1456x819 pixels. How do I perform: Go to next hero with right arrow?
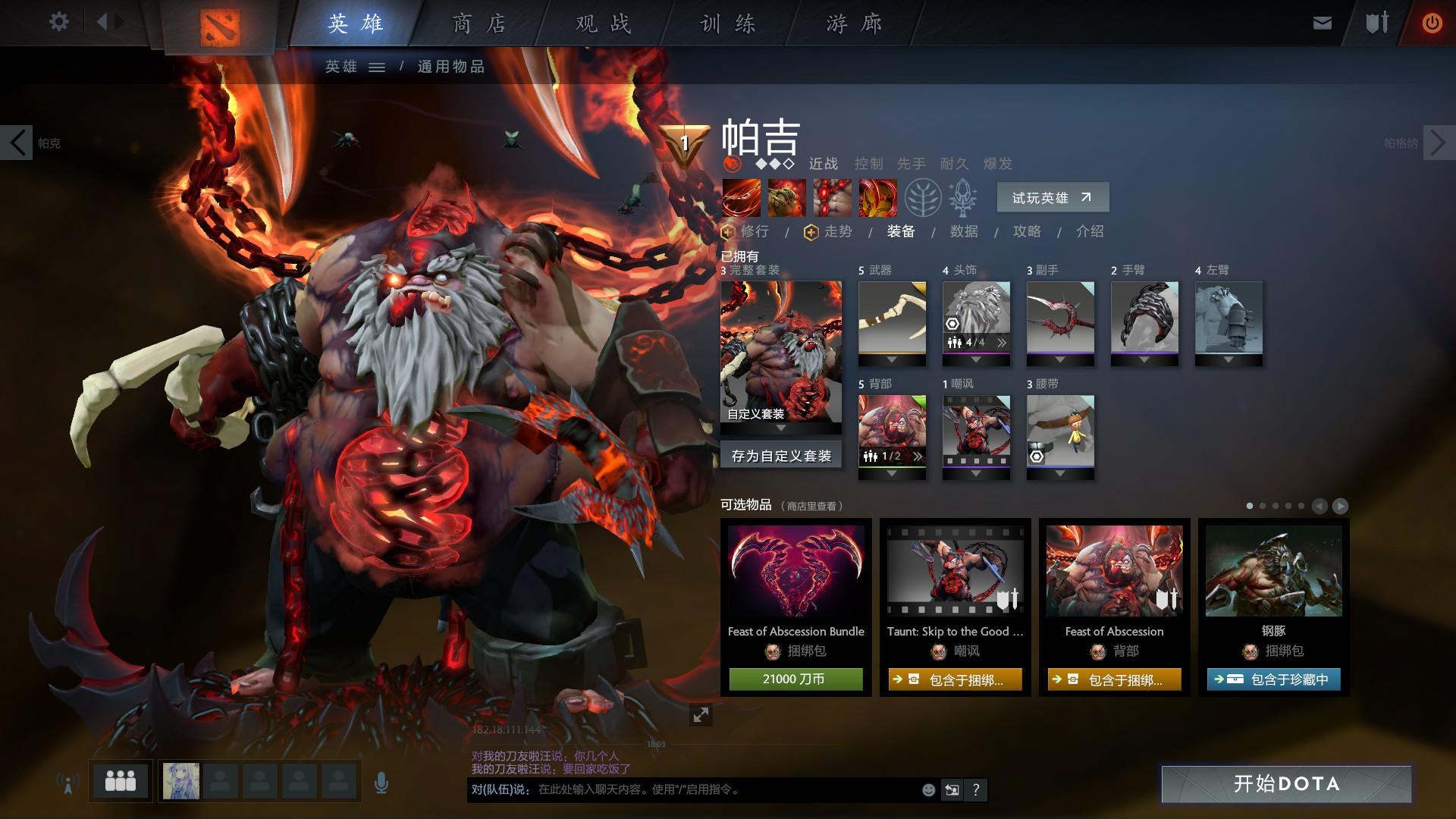(x=1439, y=142)
